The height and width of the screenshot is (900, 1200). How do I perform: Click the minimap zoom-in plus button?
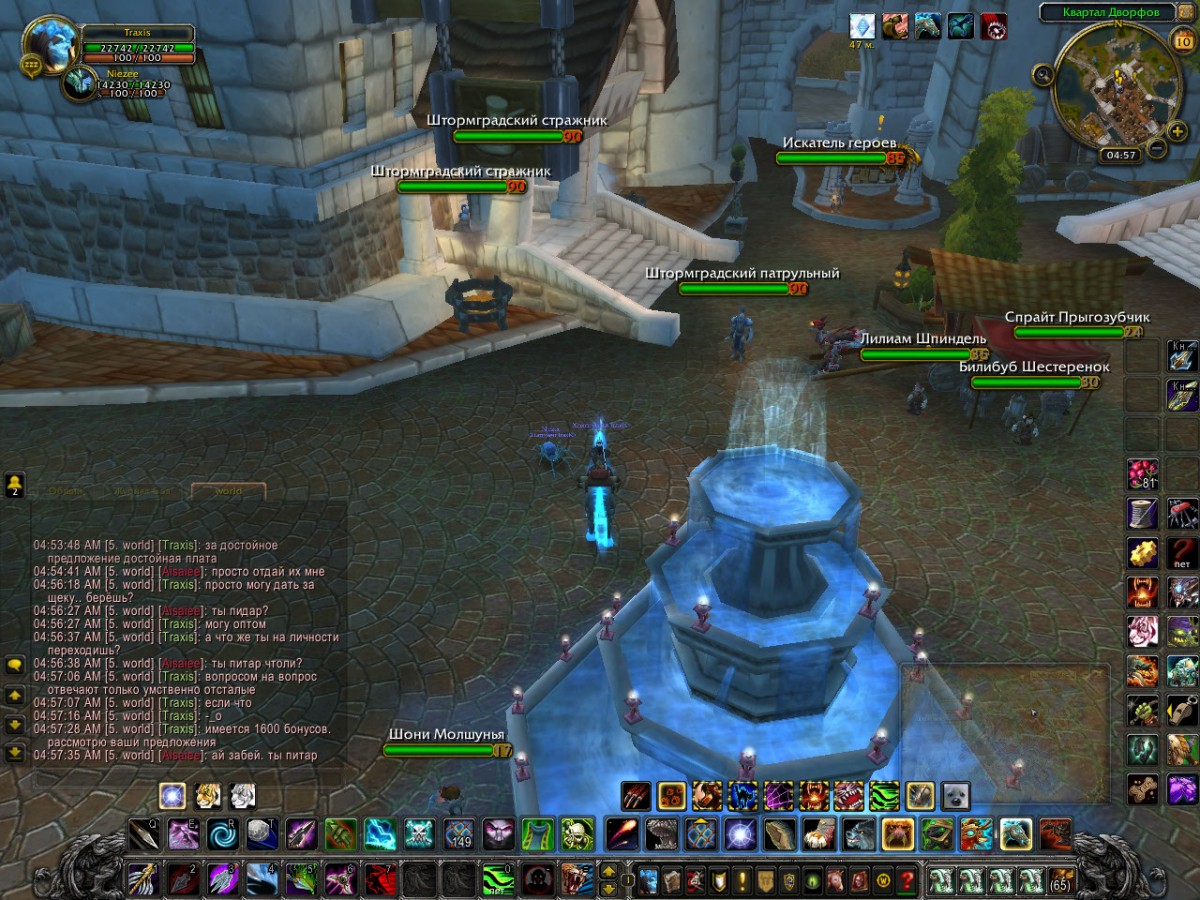click(x=1178, y=131)
